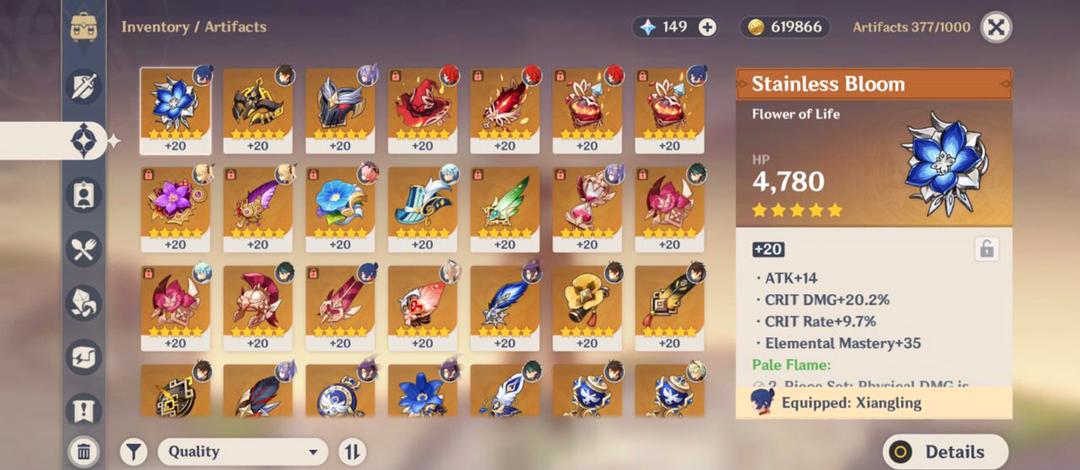Click the trash can delete button
Viewport: 1080px width, 470px height.
tap(84, 452)
